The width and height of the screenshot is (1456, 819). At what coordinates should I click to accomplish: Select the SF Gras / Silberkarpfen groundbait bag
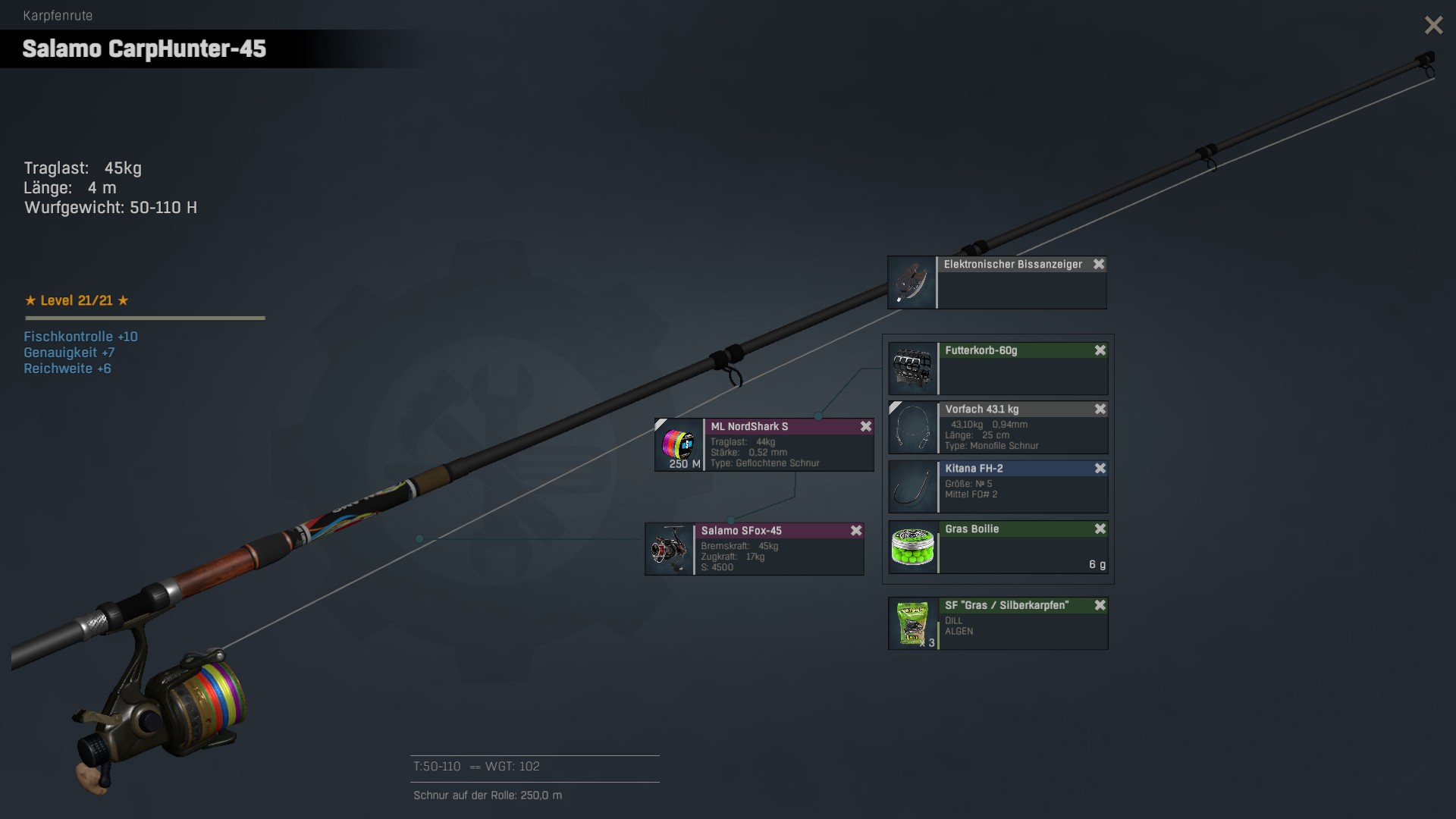pyautogui.click(x=912, y=623)
